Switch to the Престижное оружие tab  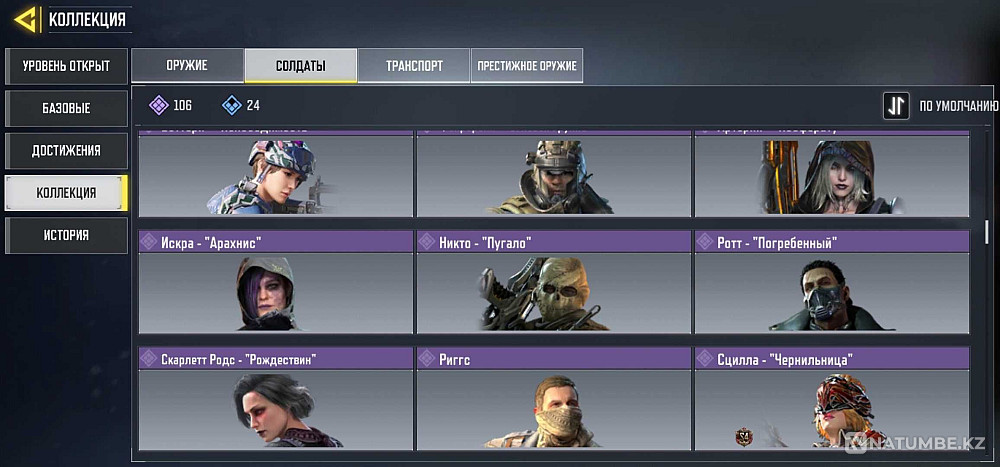click(x=527, y=65)
